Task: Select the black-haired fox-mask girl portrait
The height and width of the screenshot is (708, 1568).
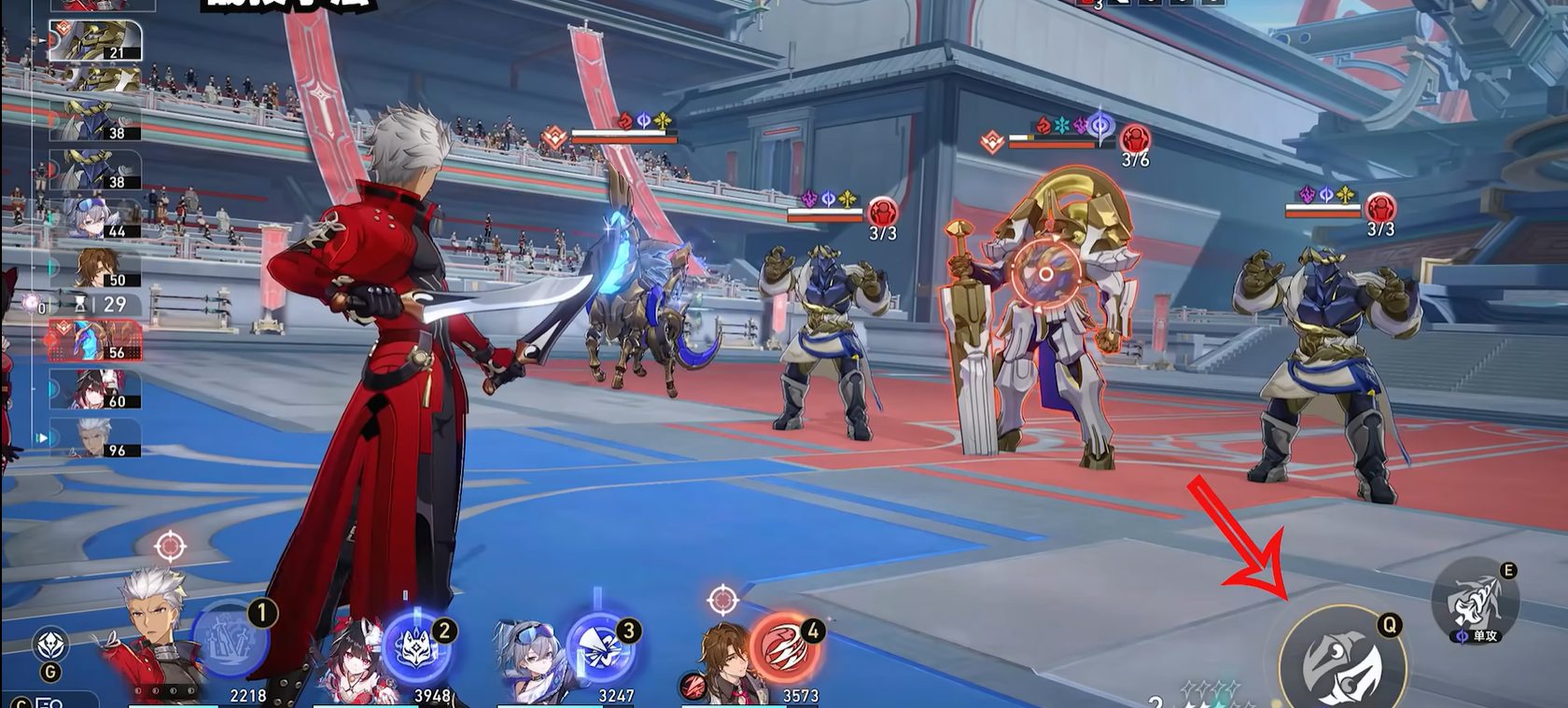Action: tap(353, 656)
